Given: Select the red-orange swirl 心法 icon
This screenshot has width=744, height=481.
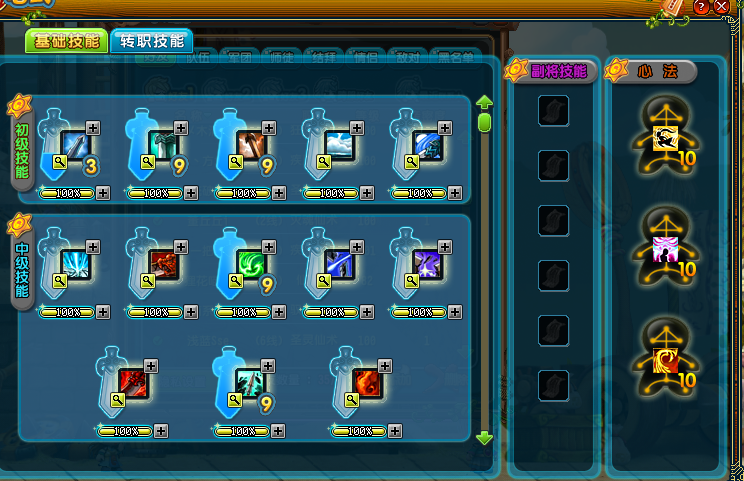Looking at the screenshot, I should tap(664, 360).
